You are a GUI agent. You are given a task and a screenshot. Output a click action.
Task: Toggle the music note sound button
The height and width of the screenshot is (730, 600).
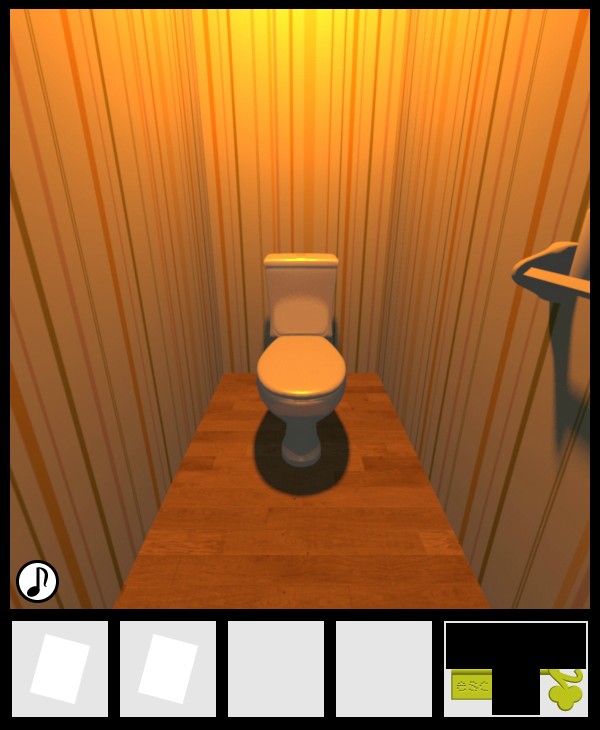pyautogui.click(x=38, y=581)
